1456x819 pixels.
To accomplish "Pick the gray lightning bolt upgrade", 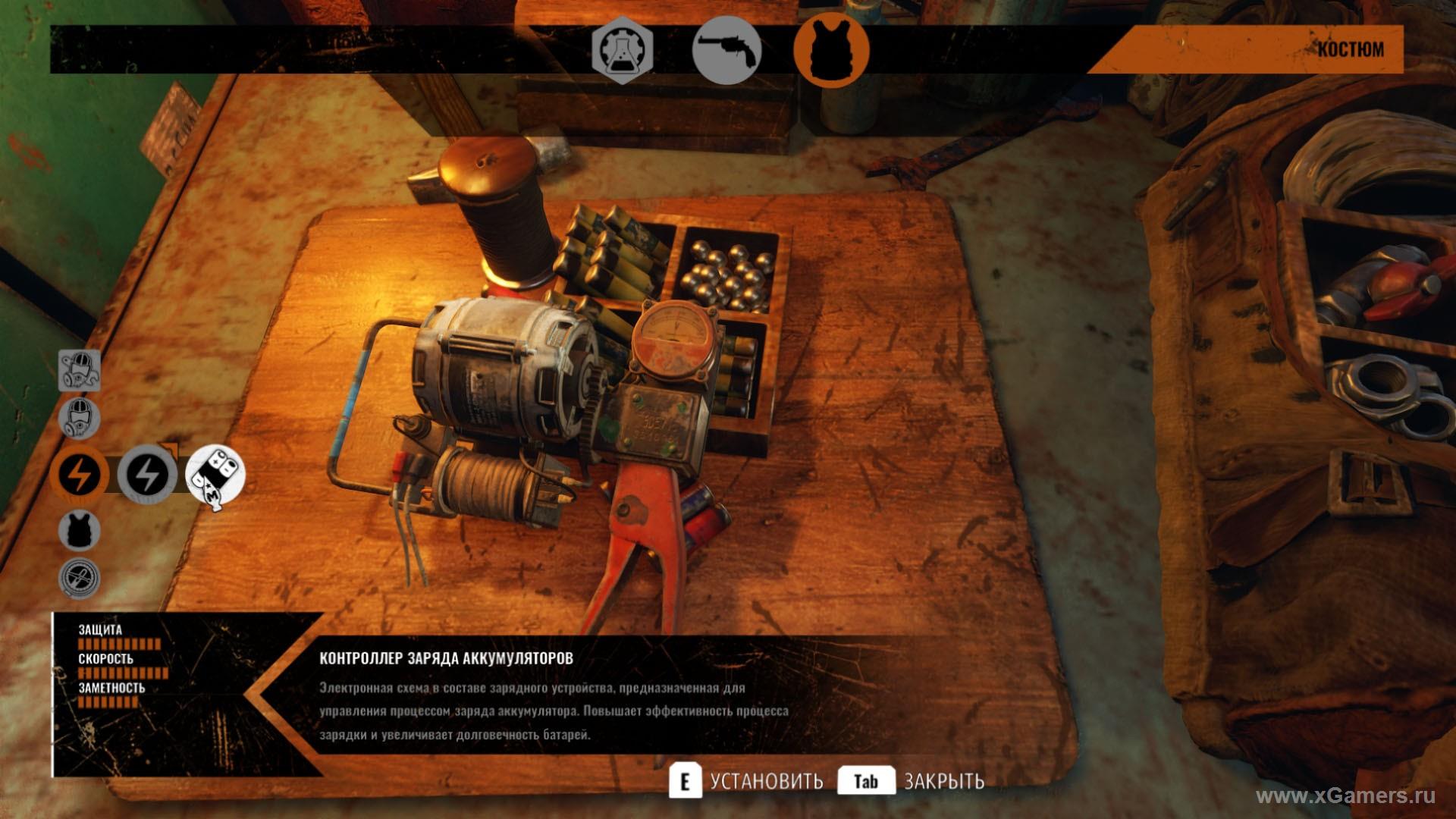I will click(147, 475).
